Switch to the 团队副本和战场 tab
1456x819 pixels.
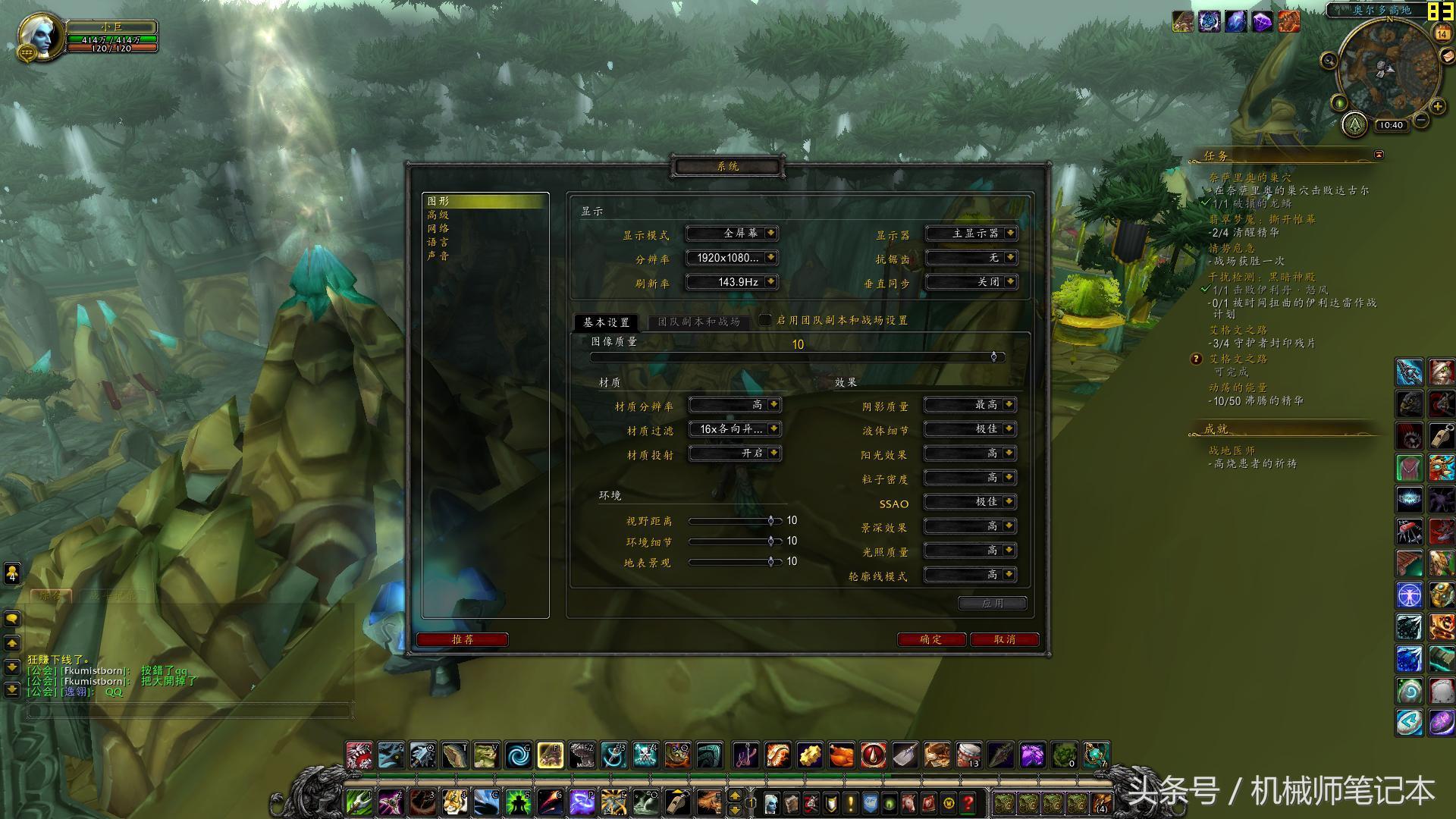[698, 322]
